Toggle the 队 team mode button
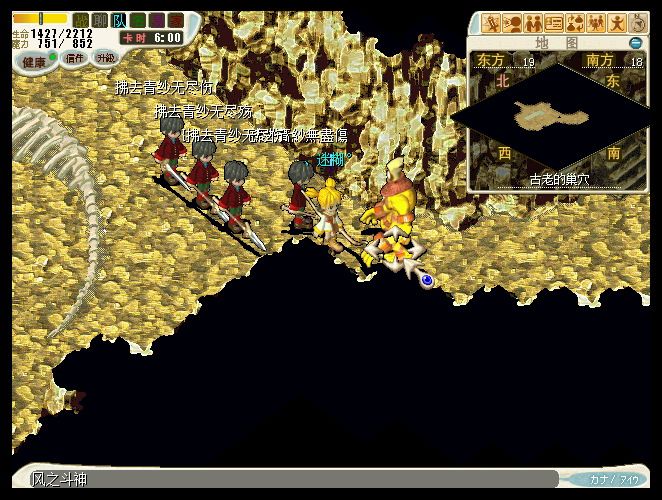Screen dimensions: 662x500 point(119,20)
